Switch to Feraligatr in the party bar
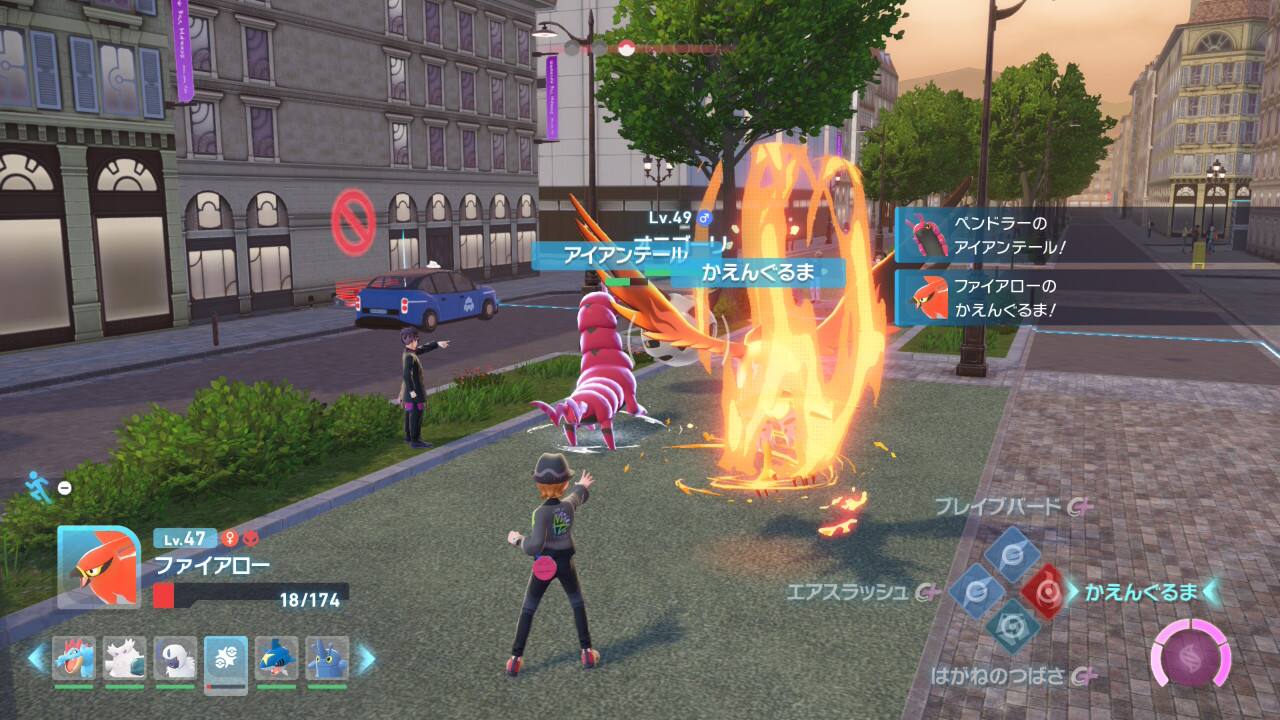Image resolution: width=1280 pixels, height=720 pixels. coord(74,658)
